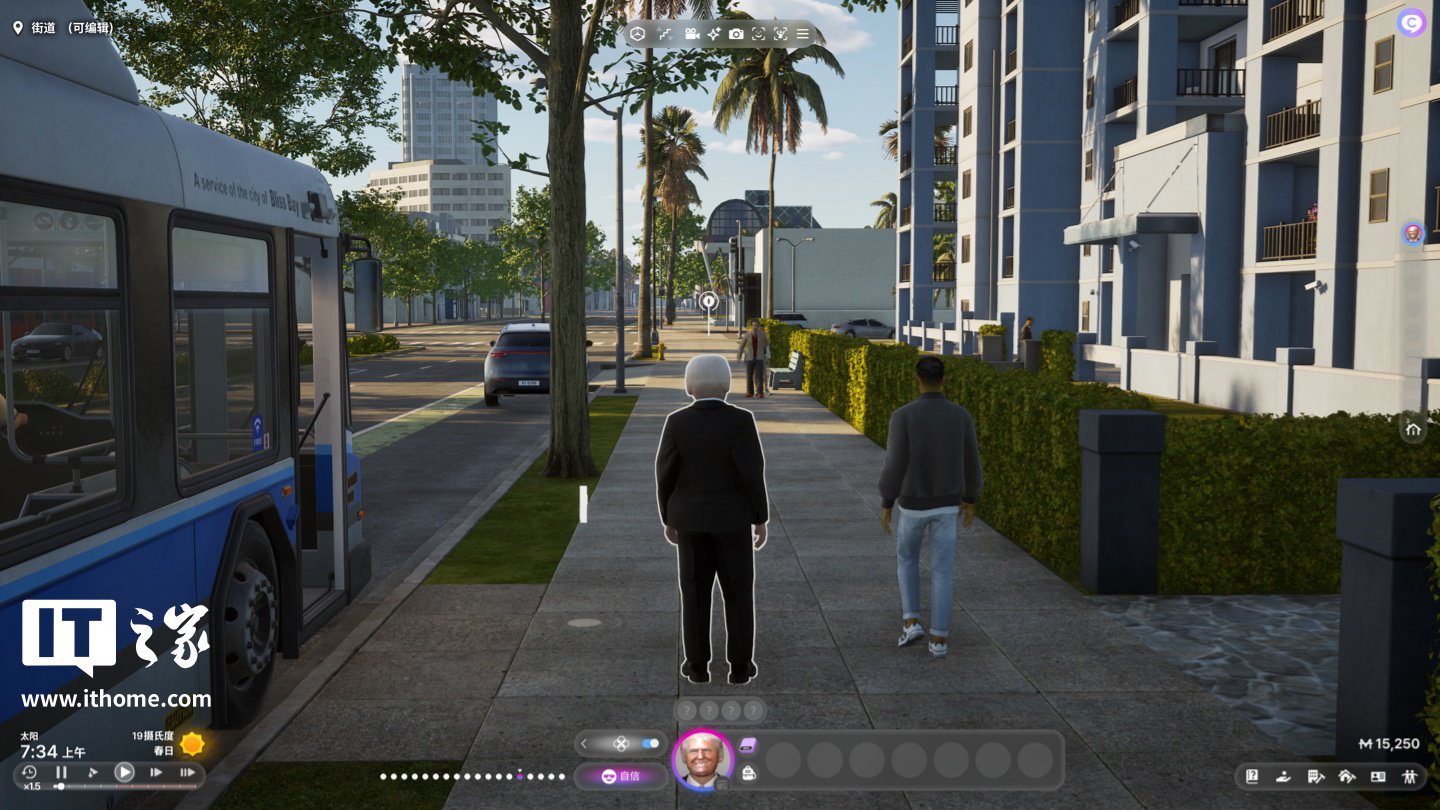Open the 自信 mood status button
1440x810 pixels.
620,776
